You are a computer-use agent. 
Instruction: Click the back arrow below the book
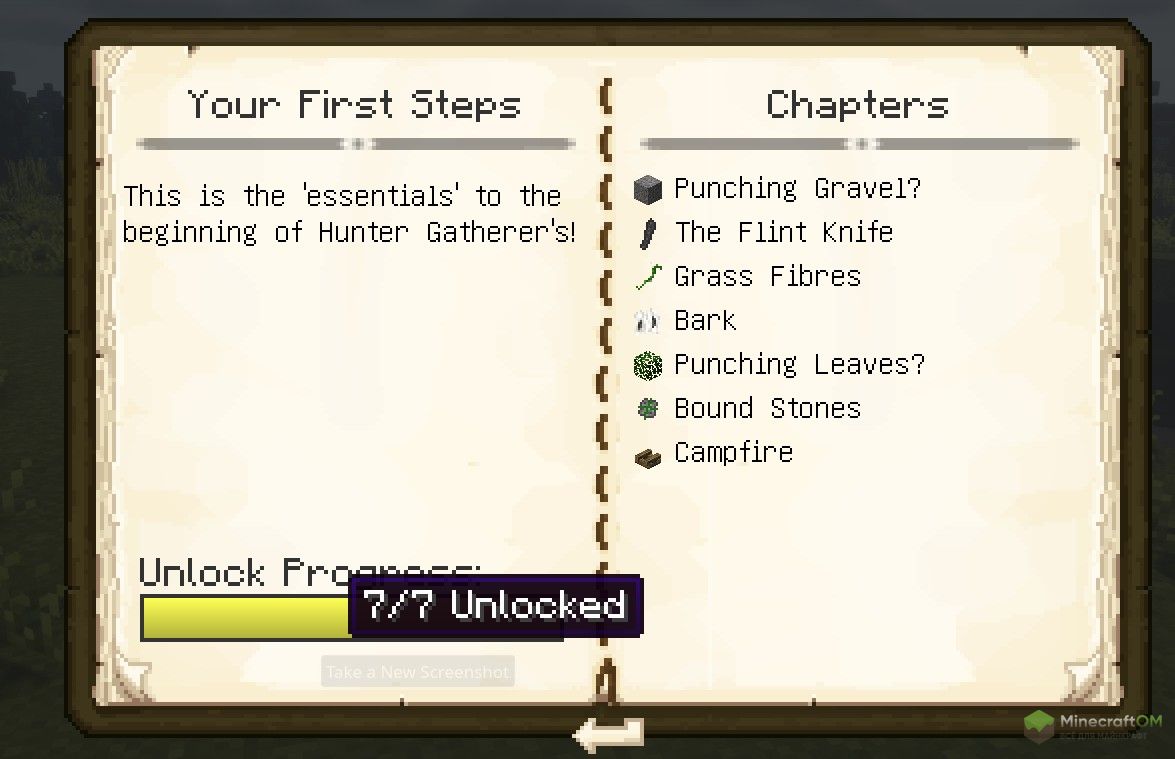608,734
